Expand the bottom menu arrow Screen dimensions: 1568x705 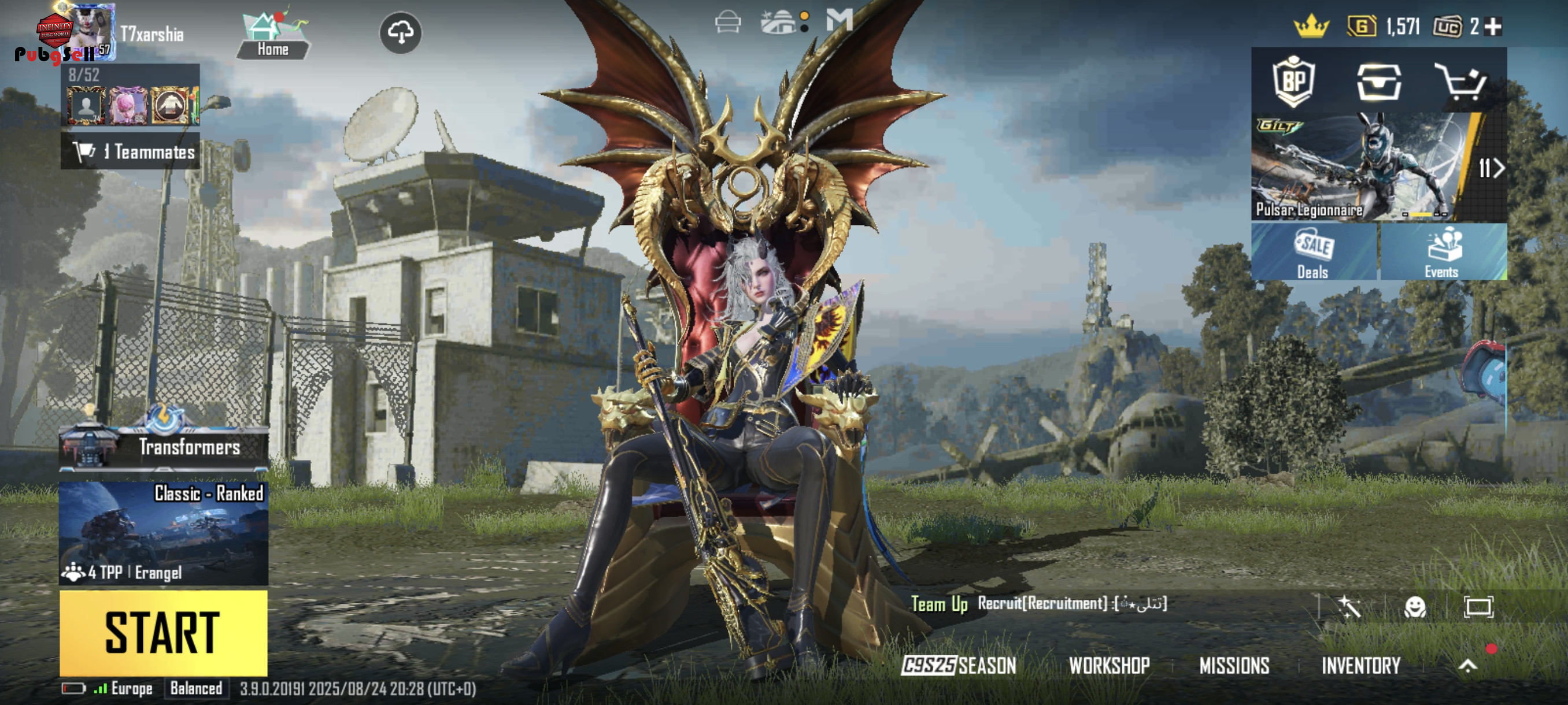1467,666
